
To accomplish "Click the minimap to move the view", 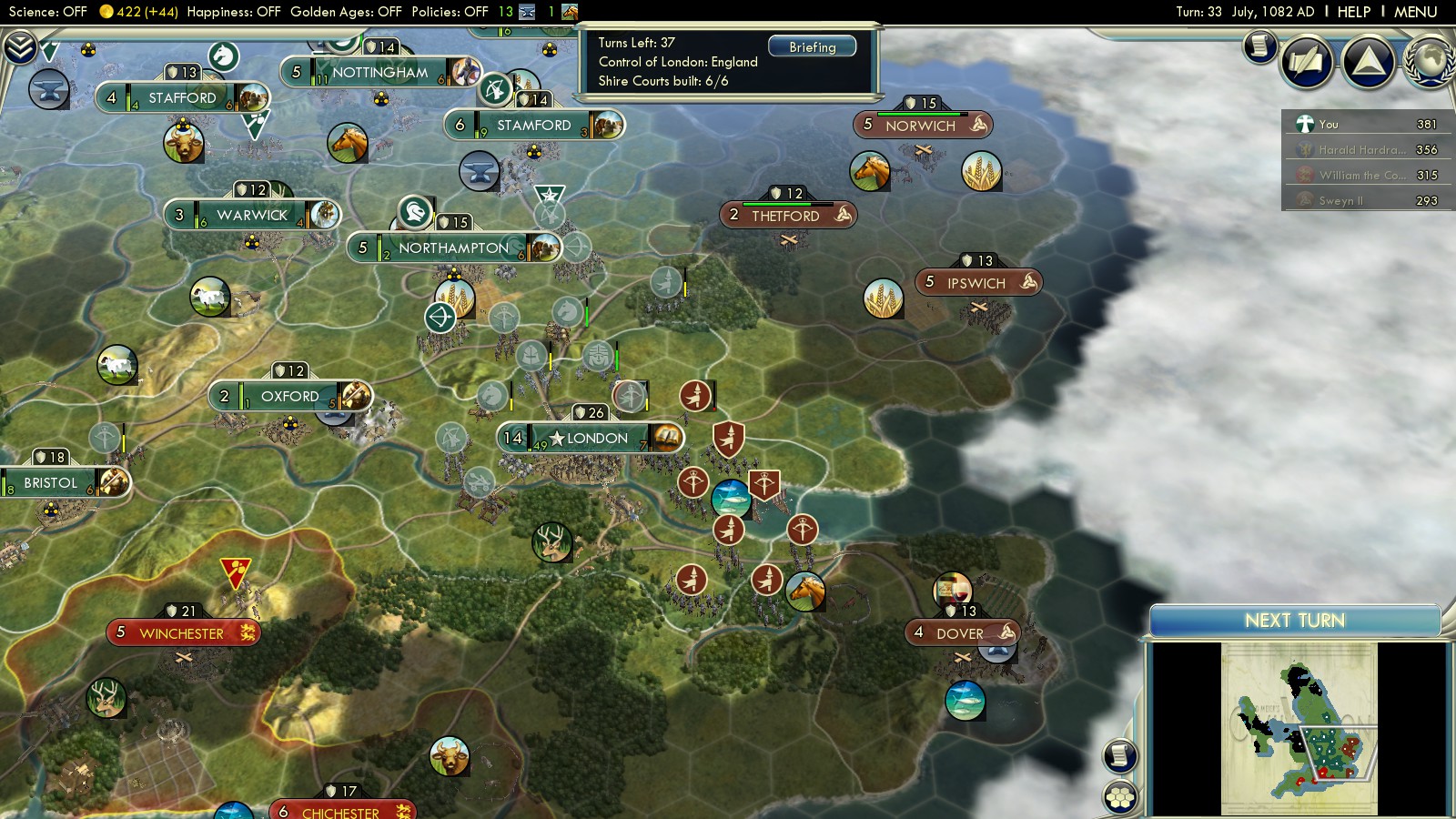I will (x=1299, y=728).
